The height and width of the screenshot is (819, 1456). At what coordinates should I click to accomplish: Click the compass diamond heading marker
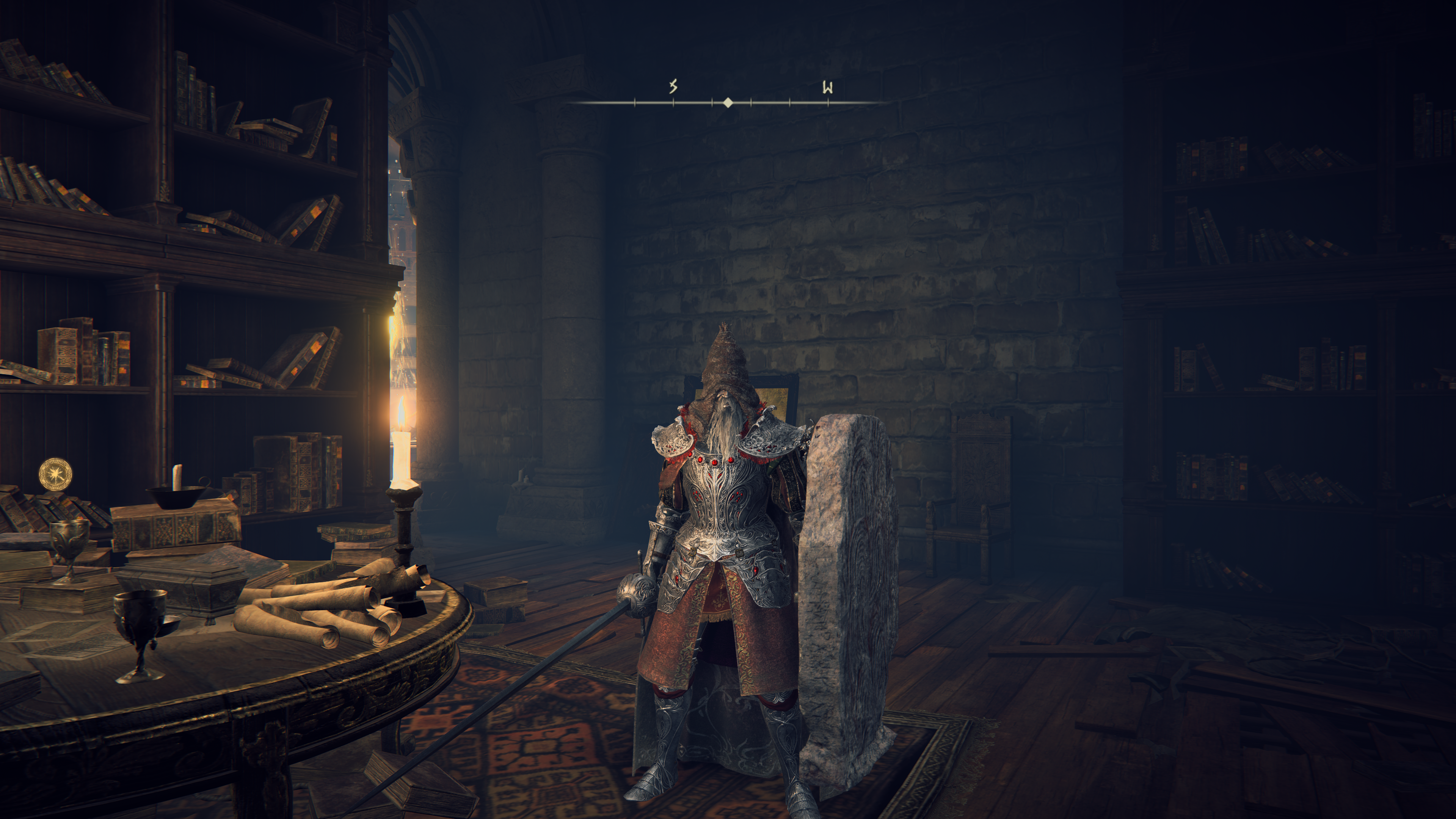(x=728, y=102)
